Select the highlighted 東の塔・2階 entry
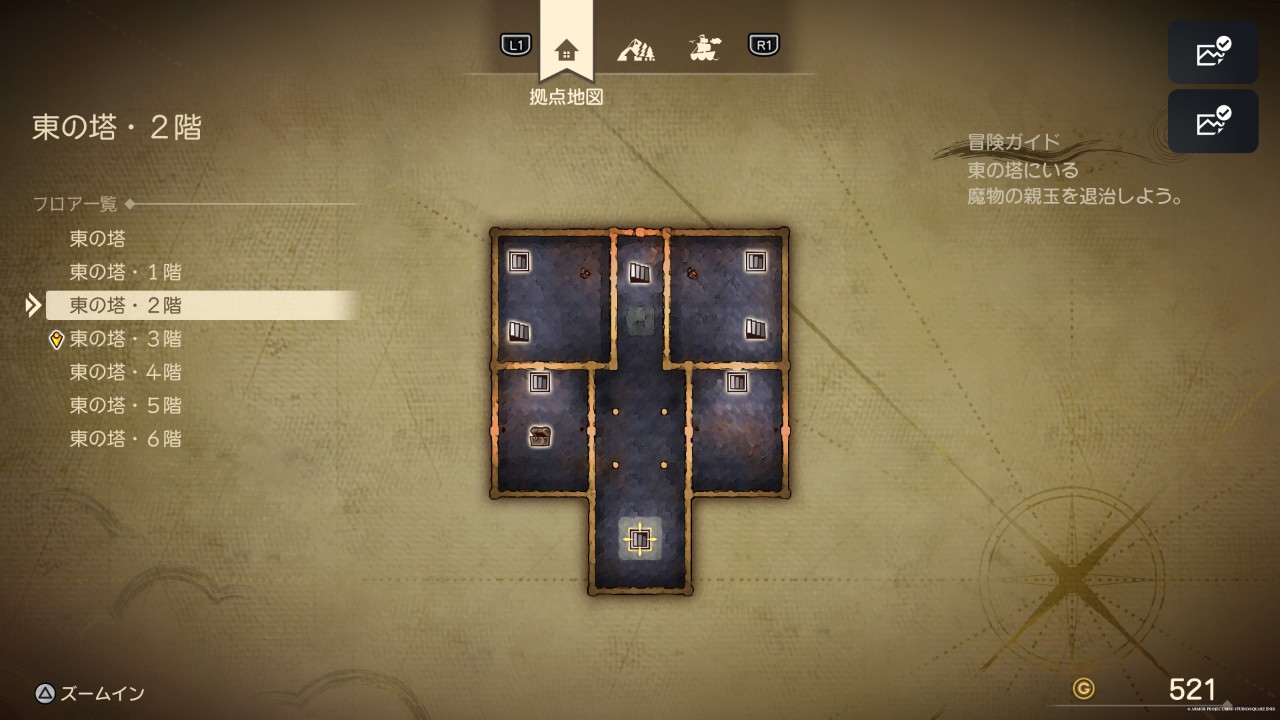 click(x=125, y=305)
